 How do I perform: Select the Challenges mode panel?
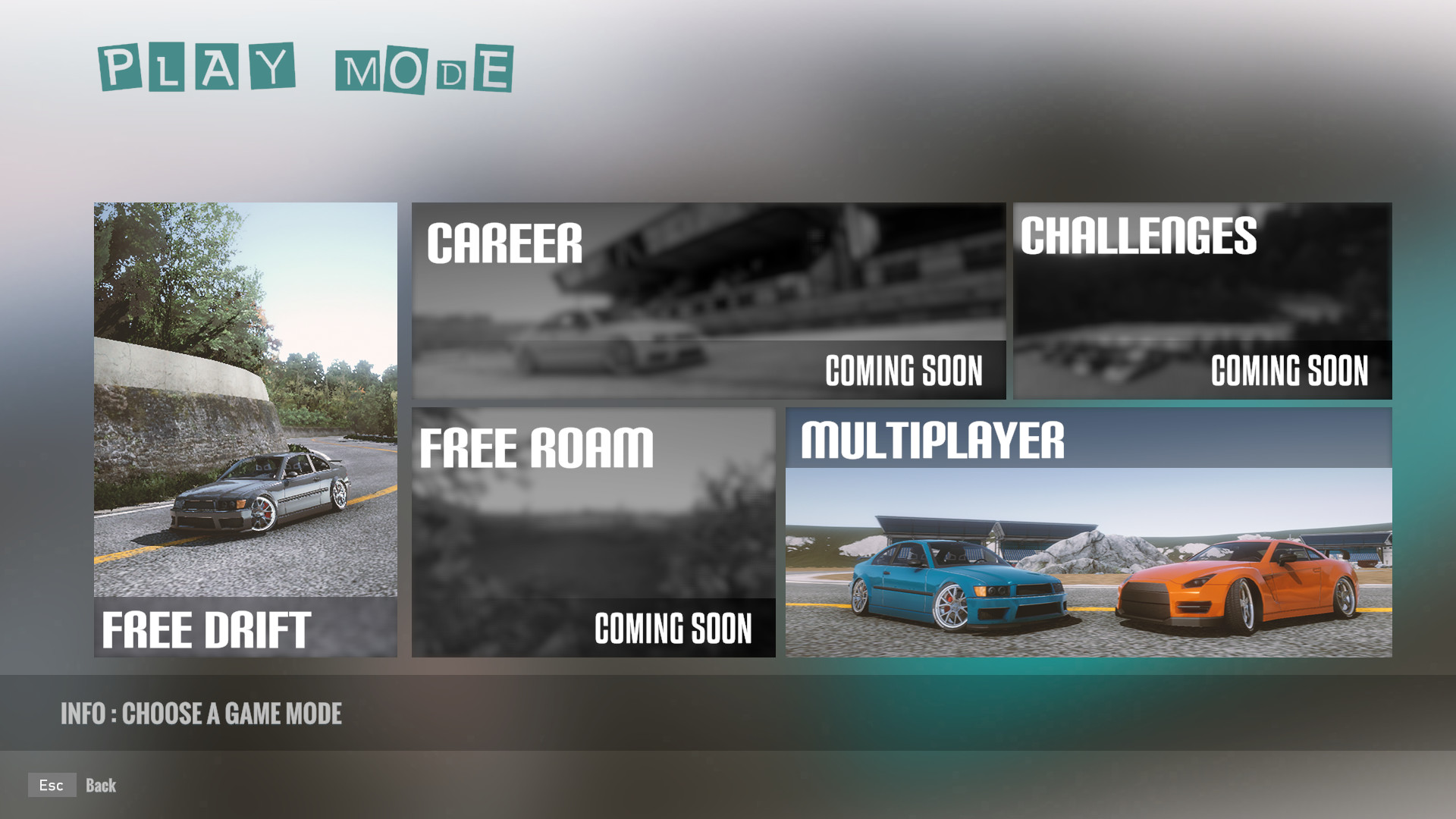pos(1202,300)
